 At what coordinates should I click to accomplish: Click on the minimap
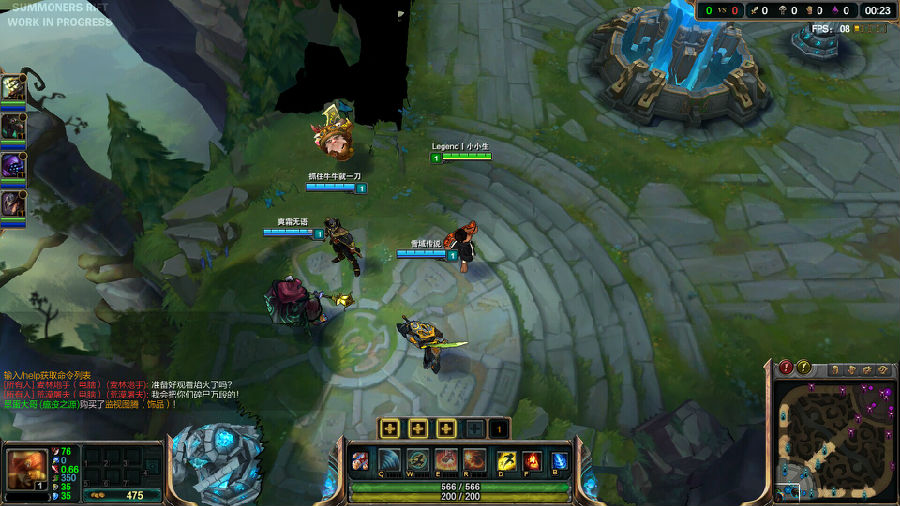tap(835, 440)
